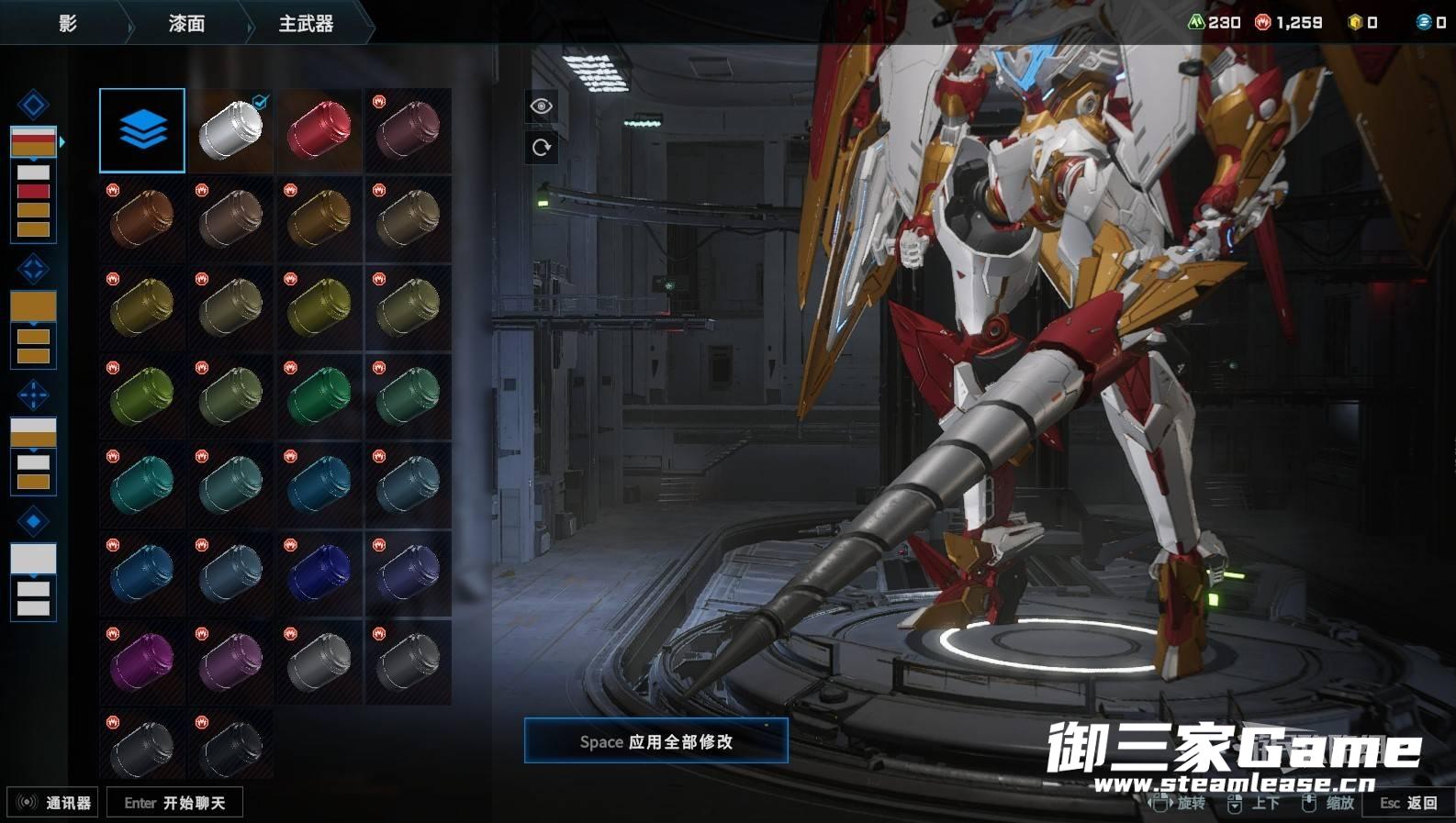Apply all changes with 应用全部修改
The width and height of the screenshot is (1456, 823).
pyautogui.click(x=655, y=741)
